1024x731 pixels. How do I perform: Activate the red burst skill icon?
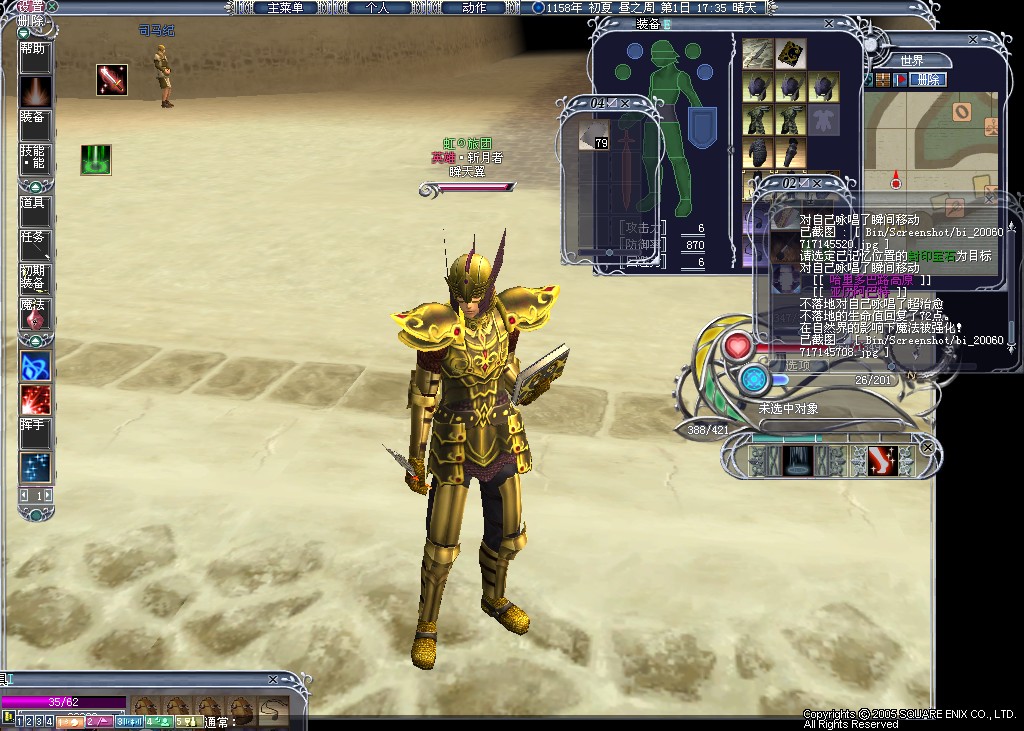click(36, 399)
